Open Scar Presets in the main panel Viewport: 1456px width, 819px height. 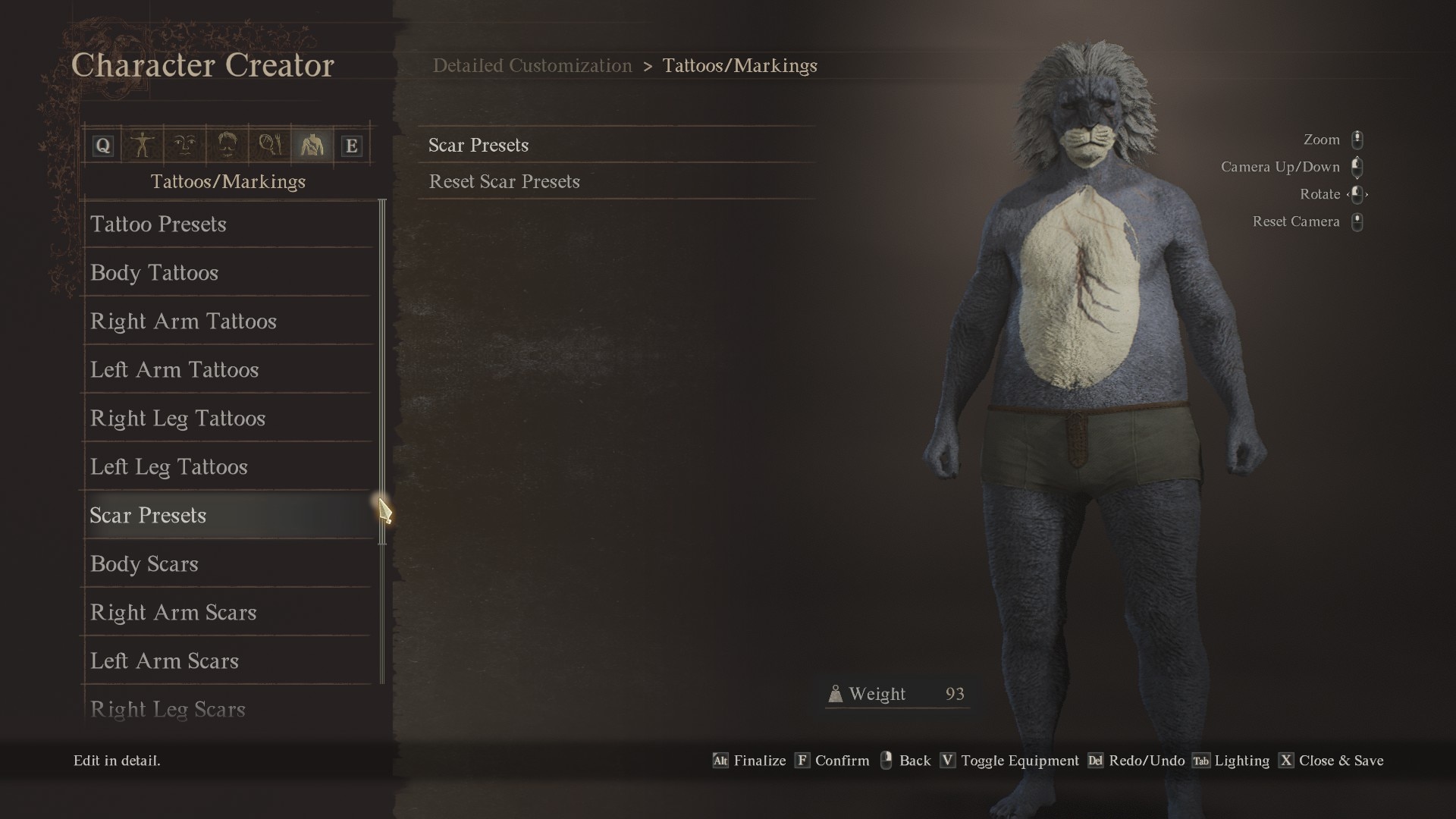point(479,145)
